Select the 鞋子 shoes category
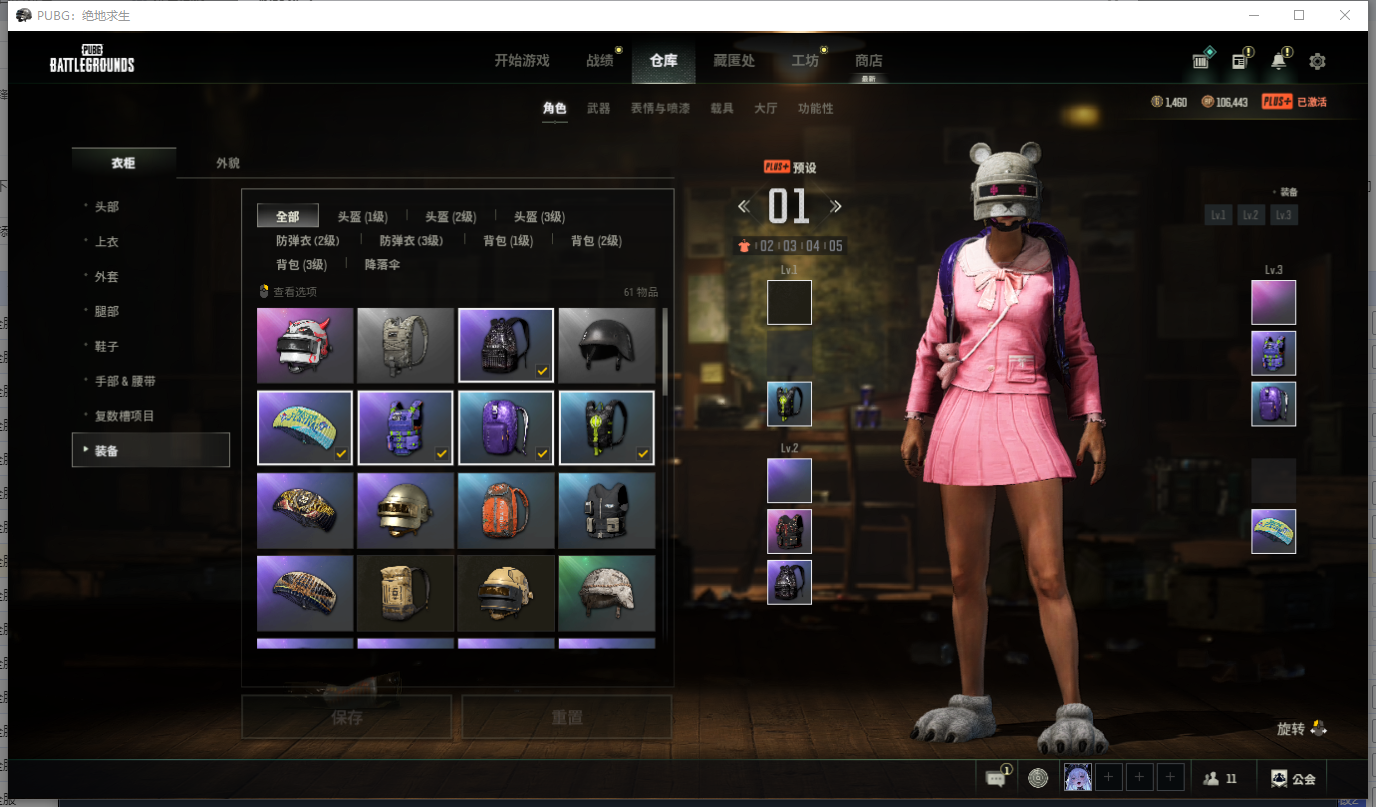 (x=107, y=346)
